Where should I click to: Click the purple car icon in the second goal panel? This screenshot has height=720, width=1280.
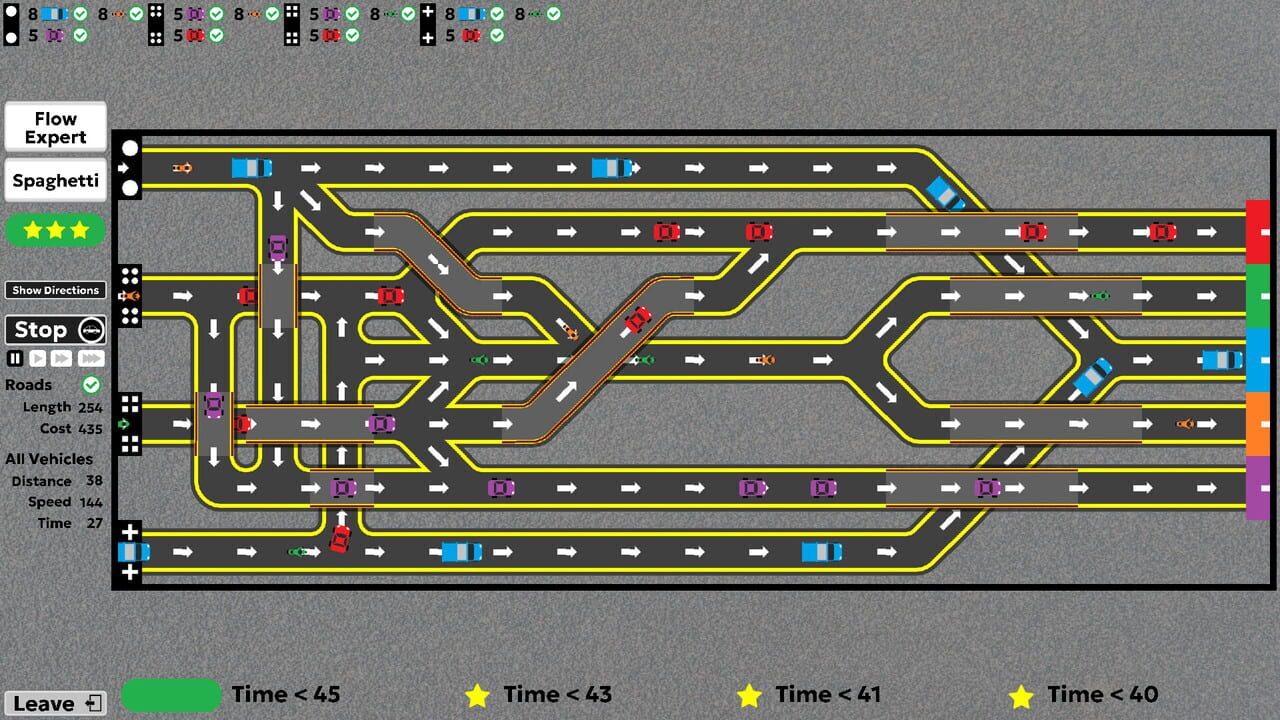click(192, 14)
